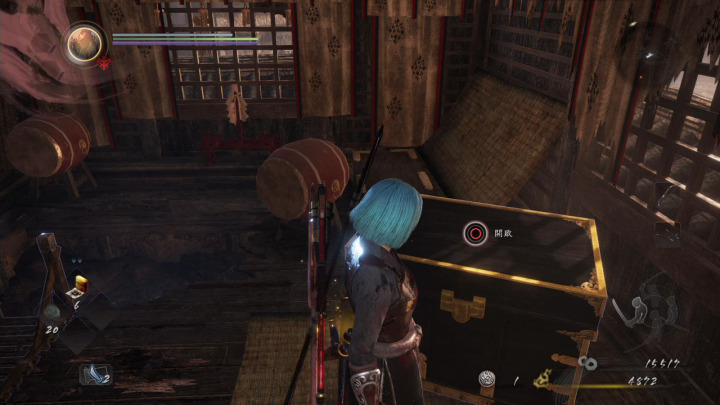This screenshot has width=720, height=405.
Task: Click the guardian spirit orb icon
Action: tap(85, 43)
